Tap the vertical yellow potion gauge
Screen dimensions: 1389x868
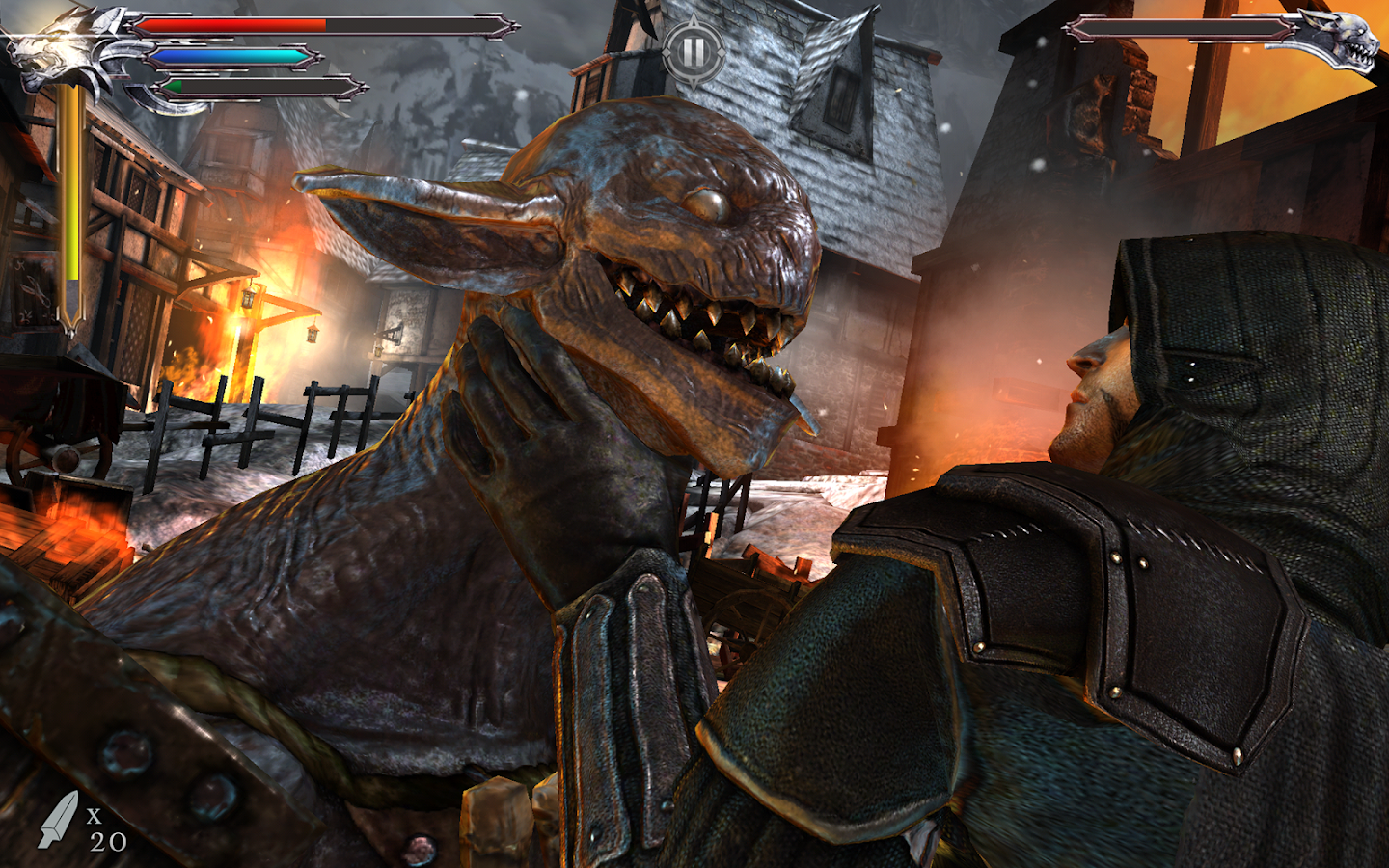point(69,193)
